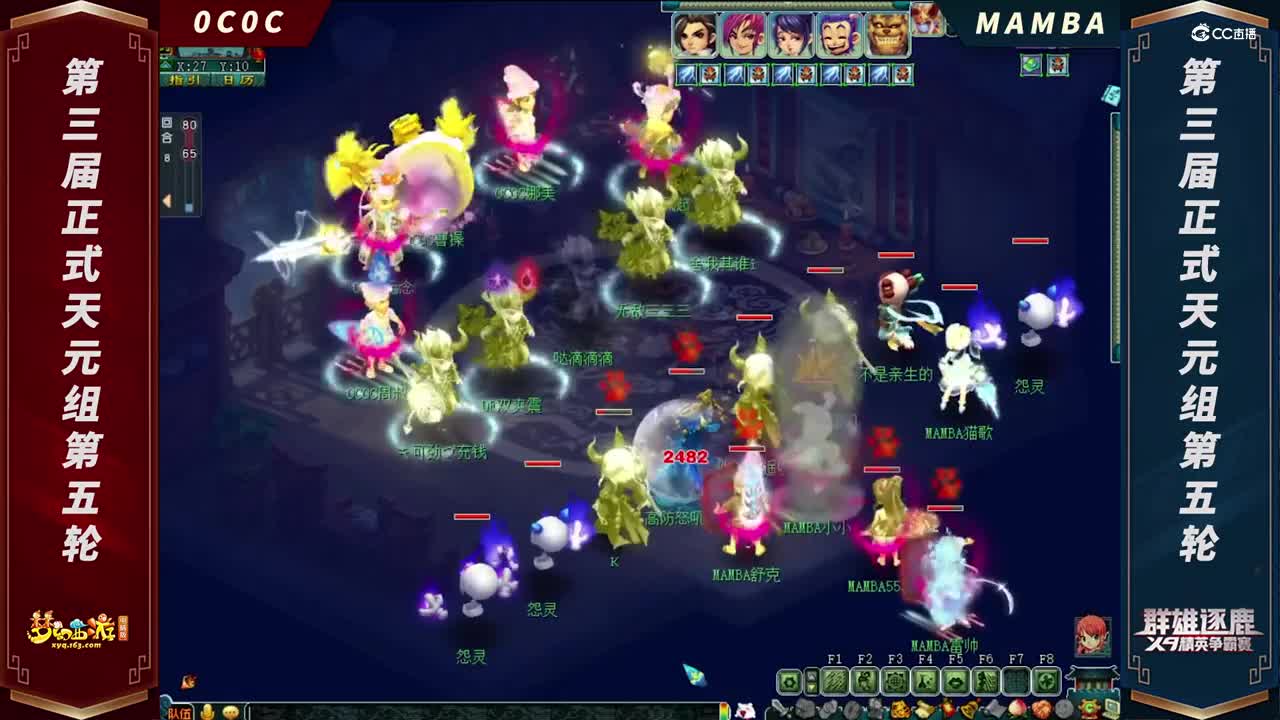The height and width of the screenshot is (720, 1280).
Task: Click the tiger item icon at the bottom
Action: point(899,708)
